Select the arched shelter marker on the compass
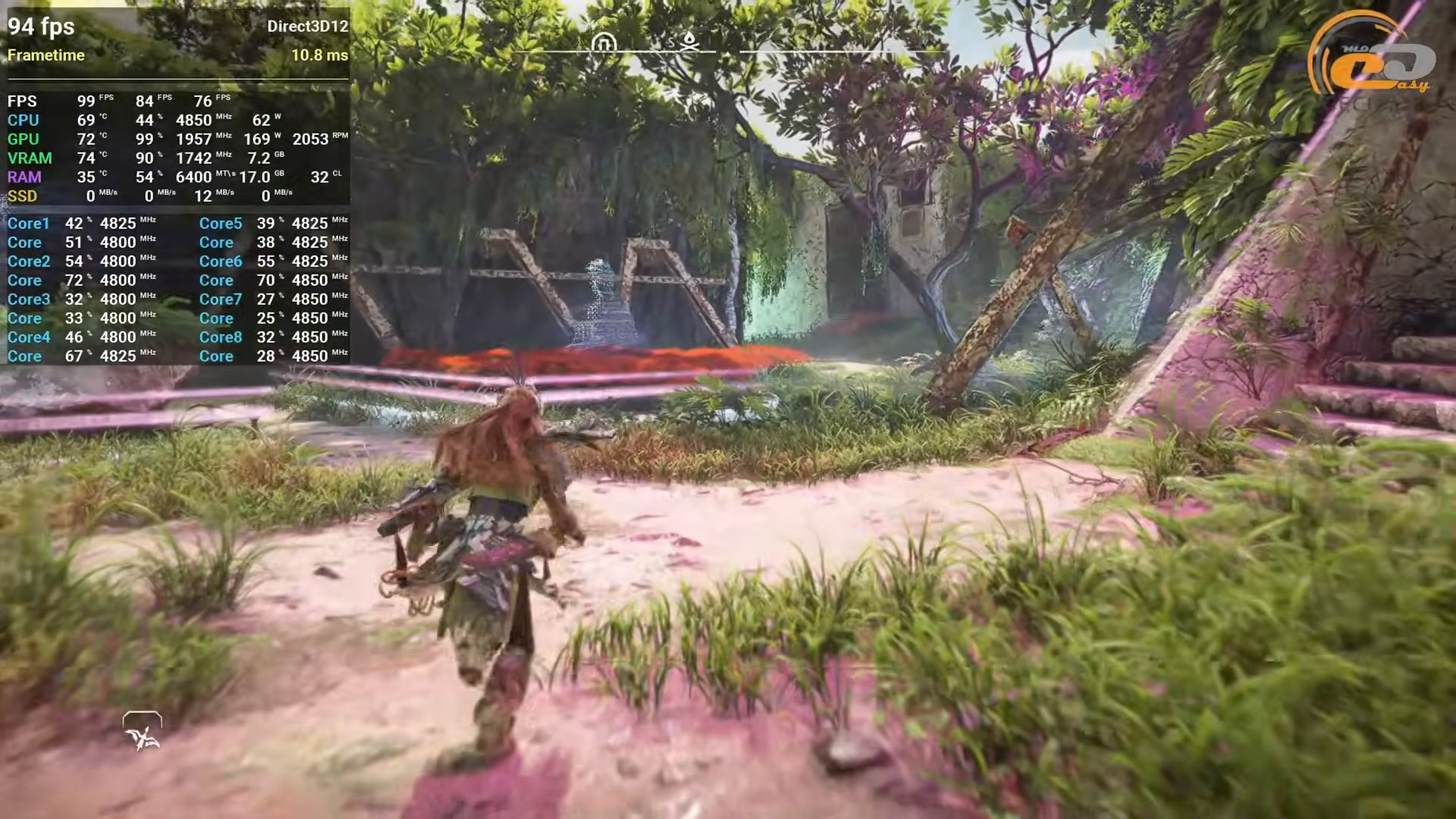Image resolution: width=1456 pixels, height=819 pixels. coord(604,42)
